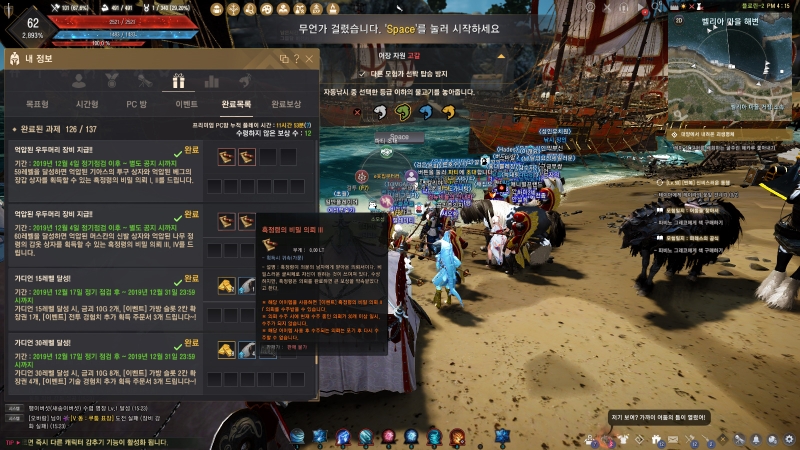Close the 내 정보 window

point(309,59)
